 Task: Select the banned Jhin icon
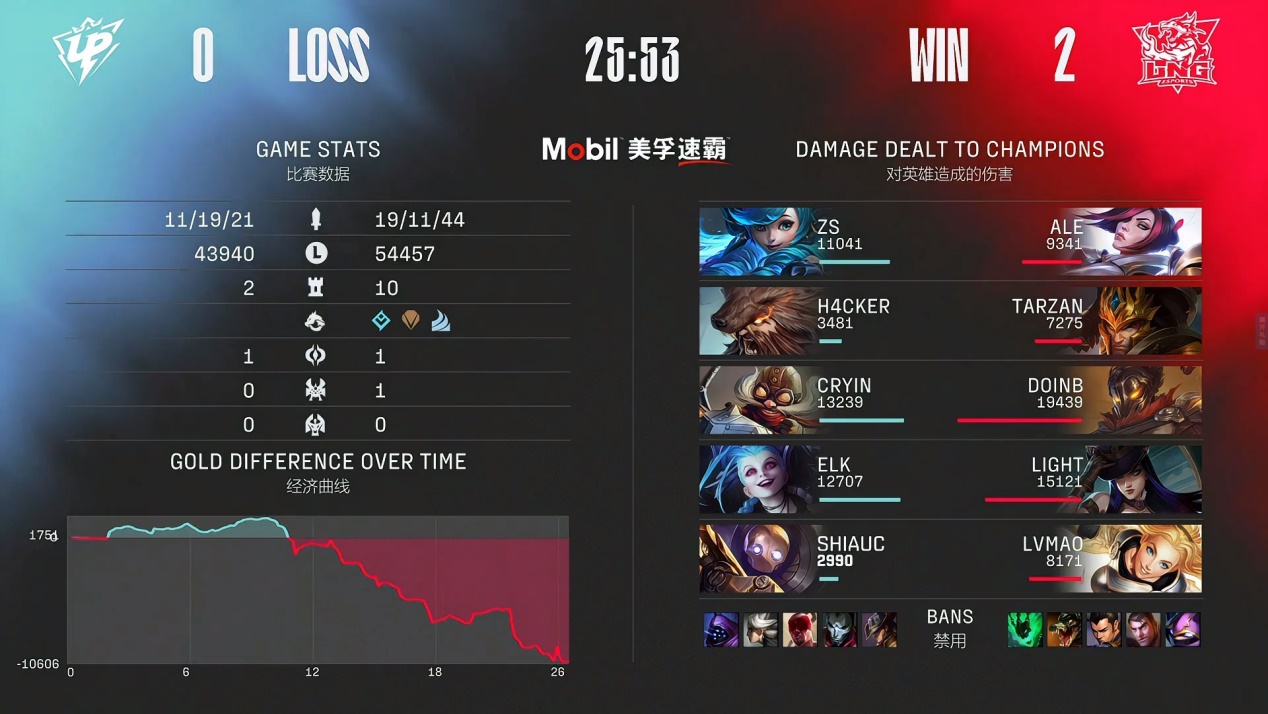[840, 630]
